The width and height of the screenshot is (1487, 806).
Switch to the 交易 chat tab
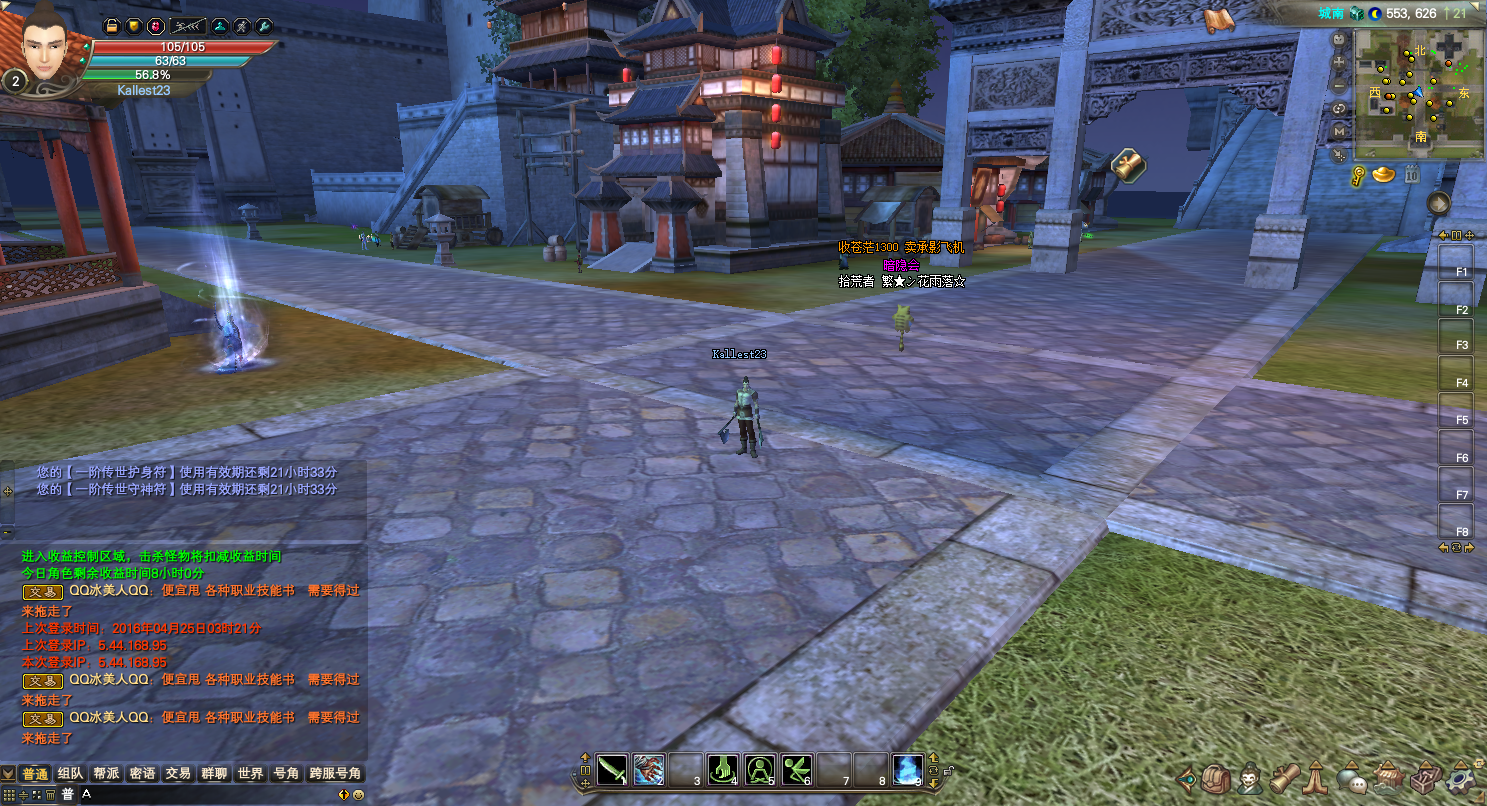tap(178, 774)
